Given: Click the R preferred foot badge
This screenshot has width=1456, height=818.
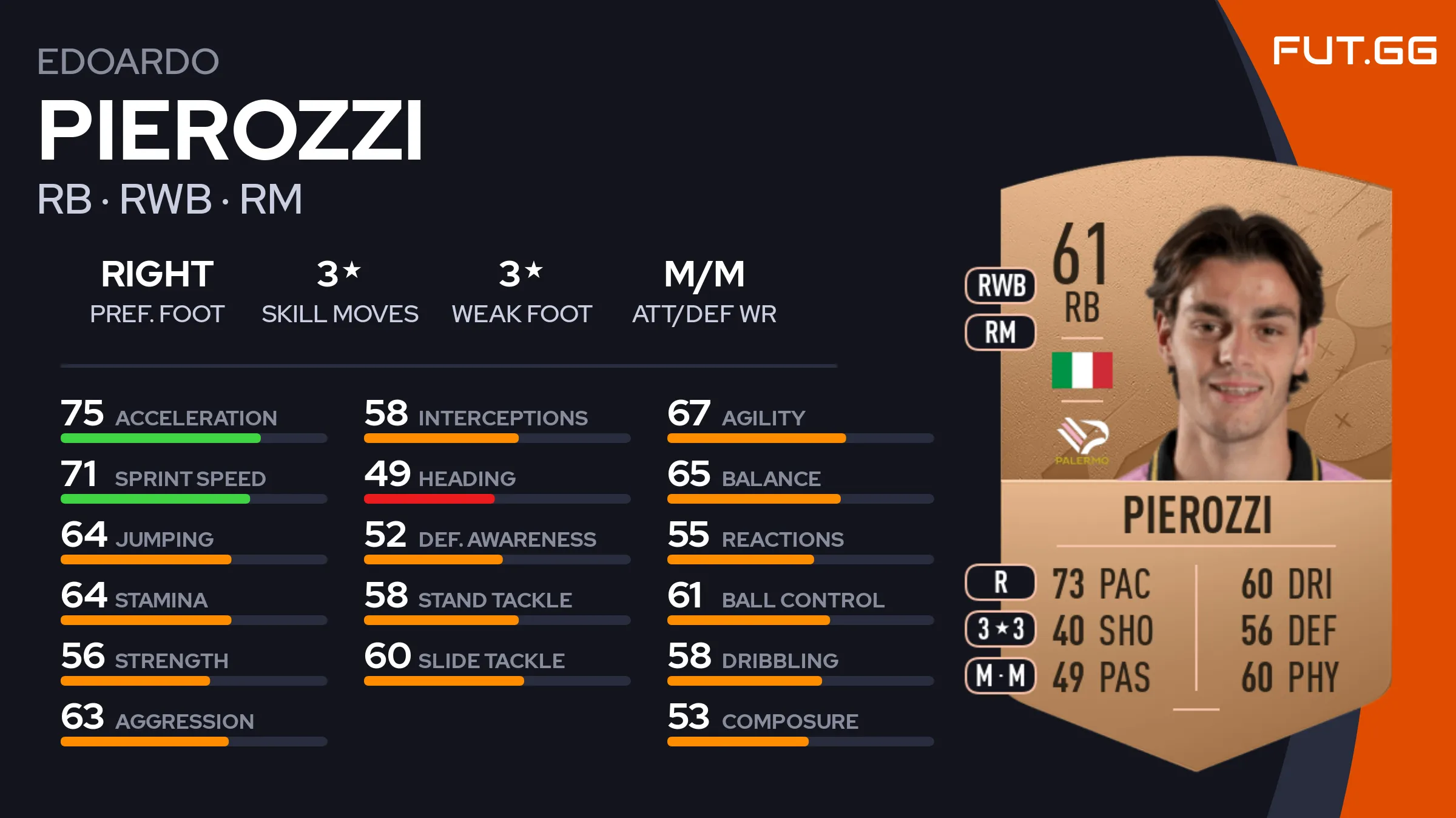Looking at the screenshot, I should click(x=1000, y=582).
